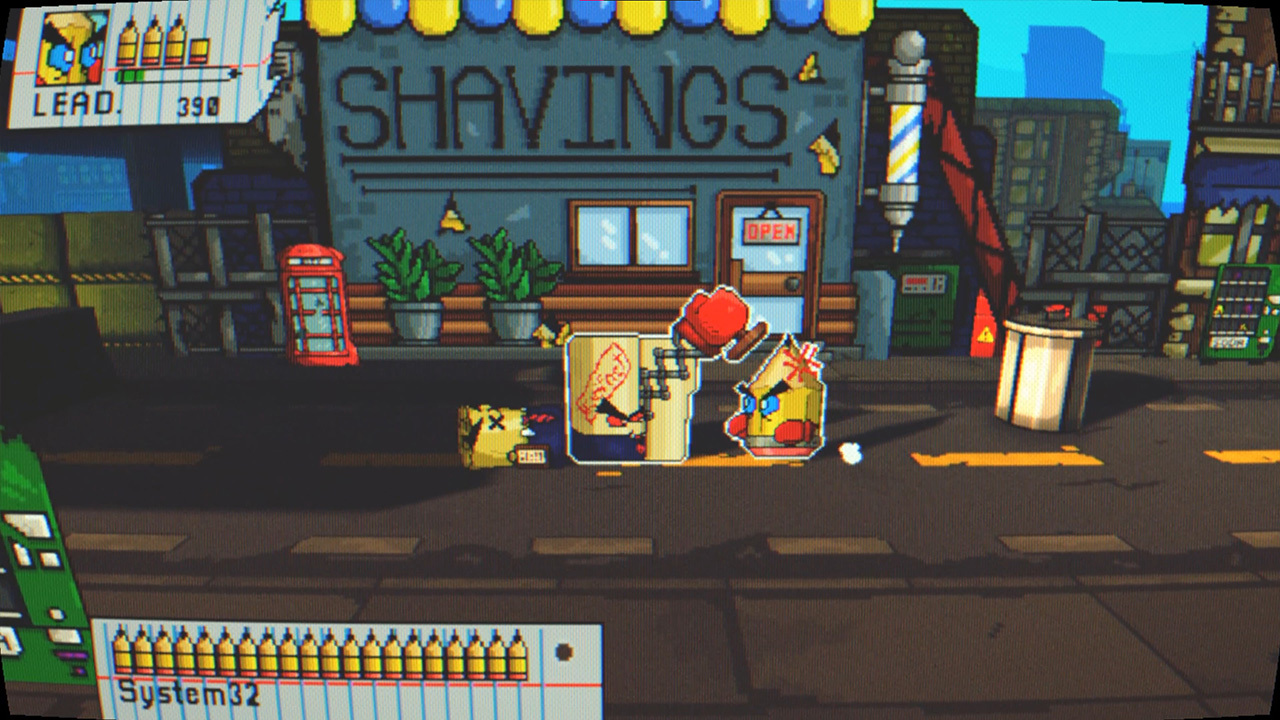
Task: Select the first pencil grenade icon in HUD
Action: [x=126, y=45]
